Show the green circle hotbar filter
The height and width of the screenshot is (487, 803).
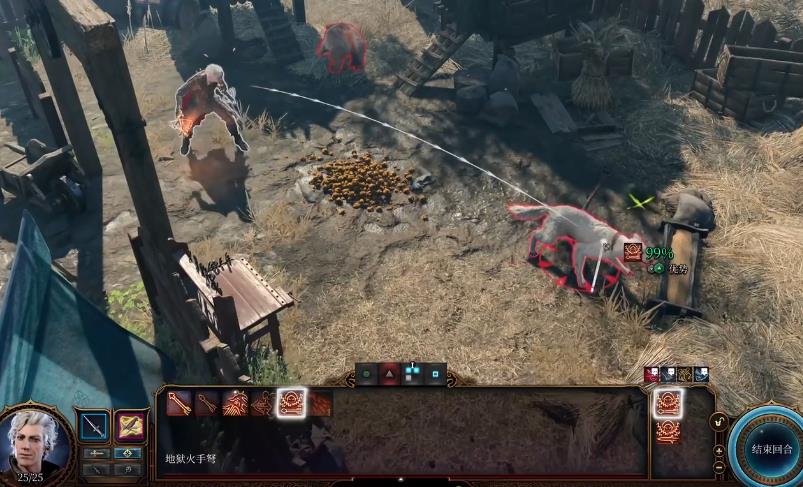pos(368,376)
